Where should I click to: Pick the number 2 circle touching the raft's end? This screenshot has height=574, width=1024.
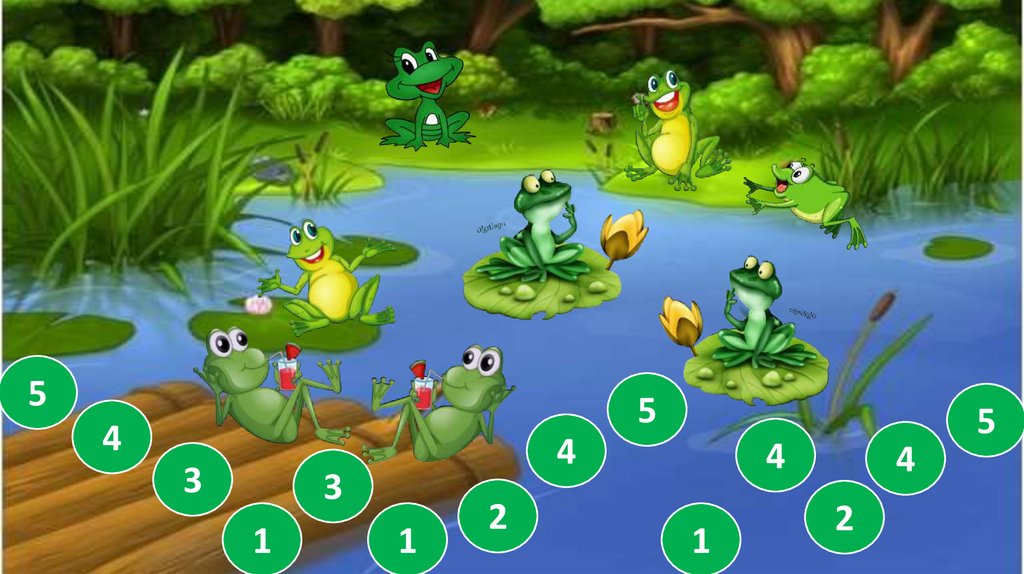(497, 516)
